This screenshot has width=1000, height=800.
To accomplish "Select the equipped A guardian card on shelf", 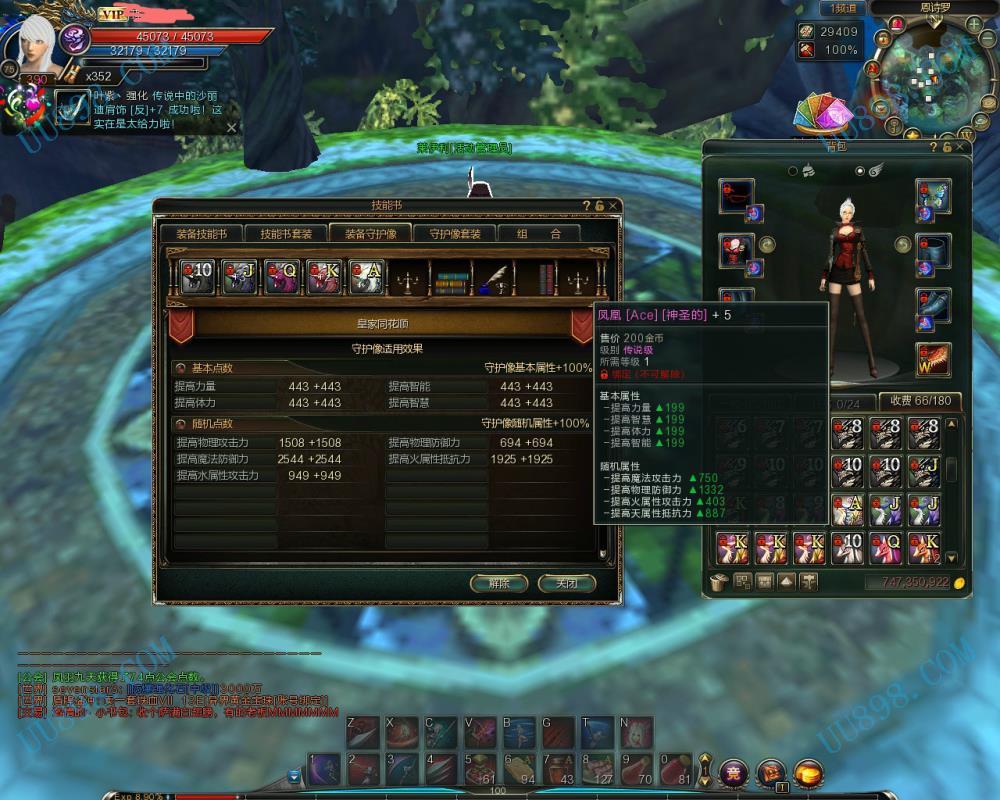I will coord(366,275).
